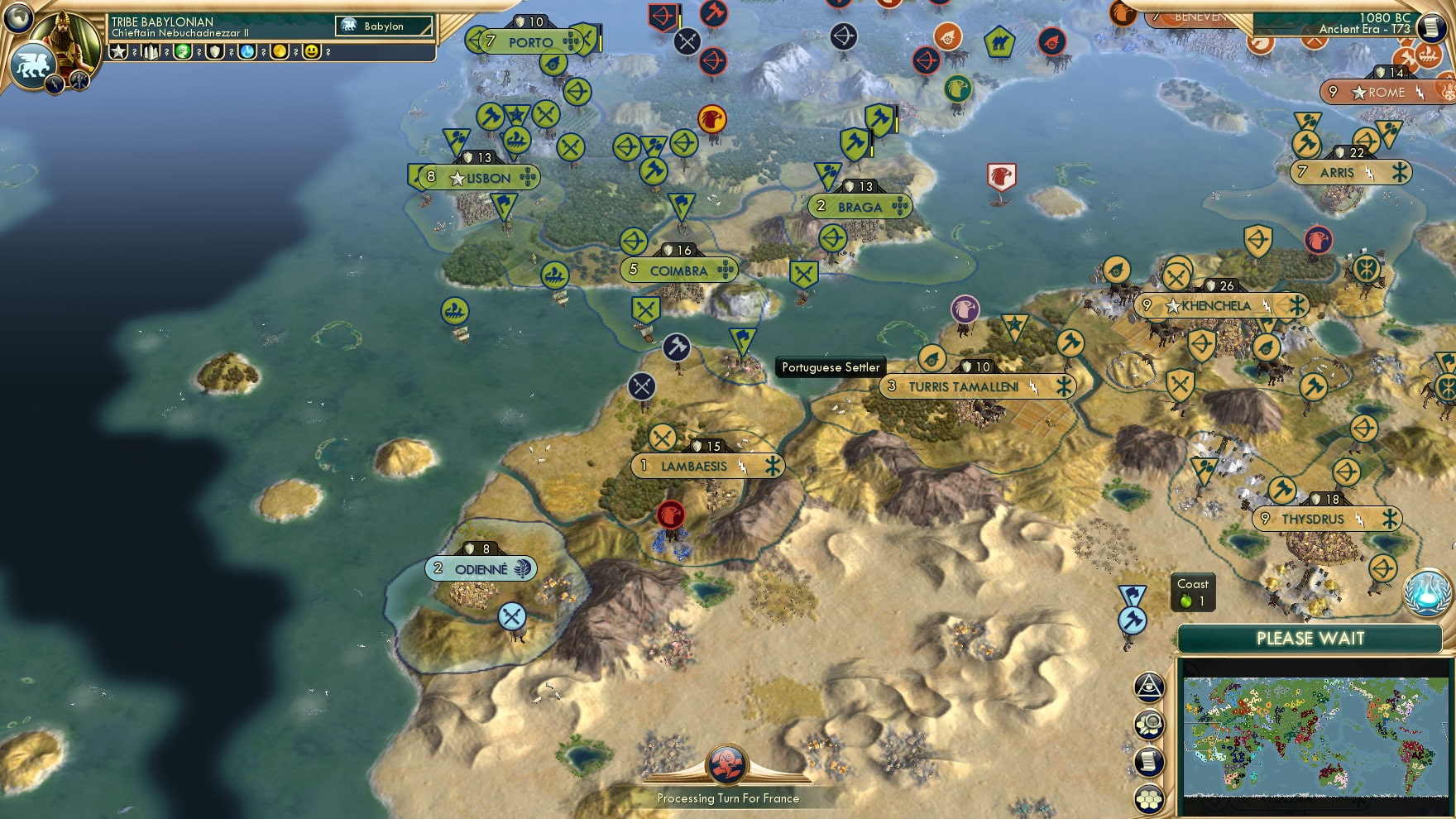
Task: Open the Babylon civilization dropdown
Action: coord(385,26)
